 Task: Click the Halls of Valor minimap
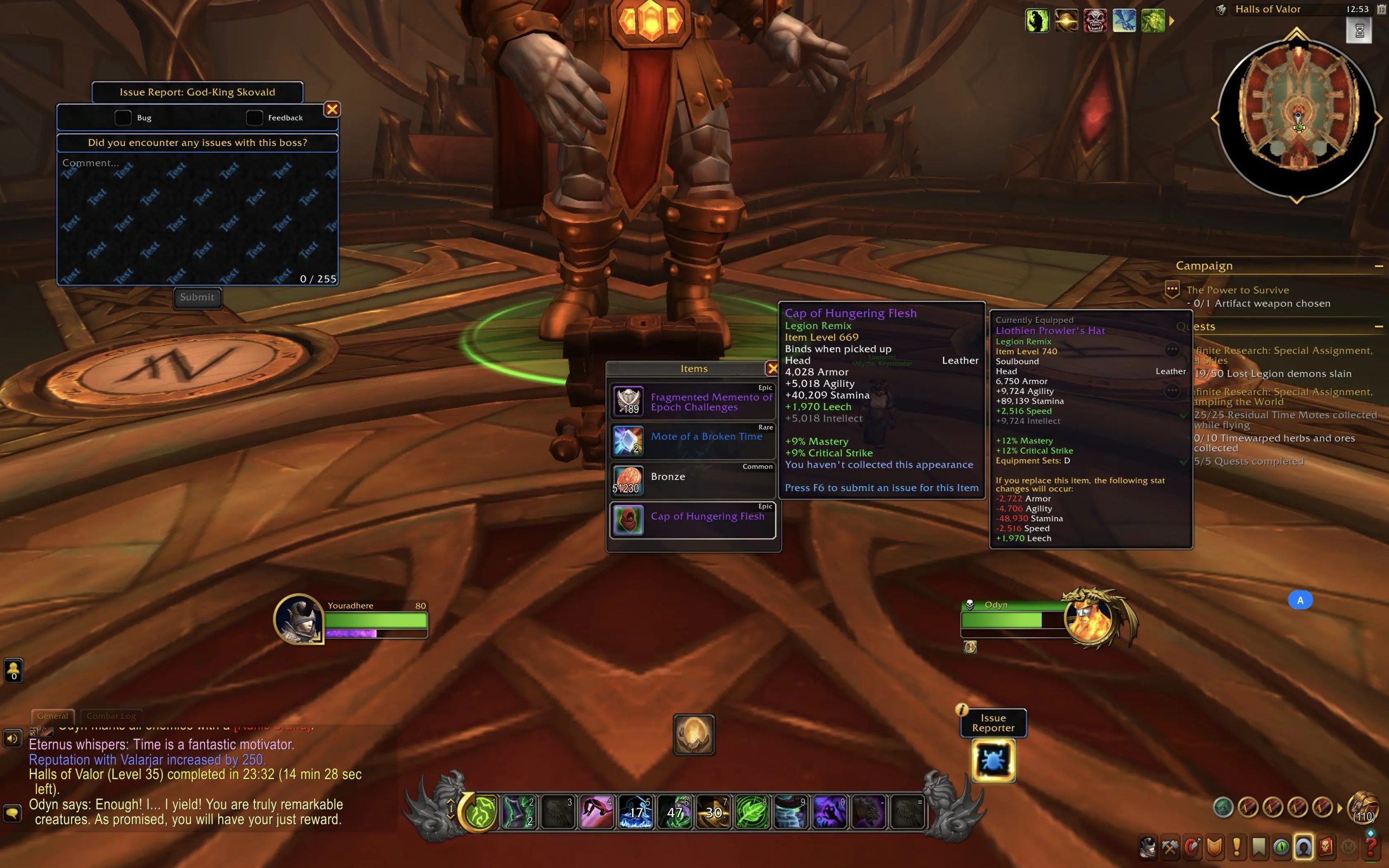click(x=1296, y=119)
